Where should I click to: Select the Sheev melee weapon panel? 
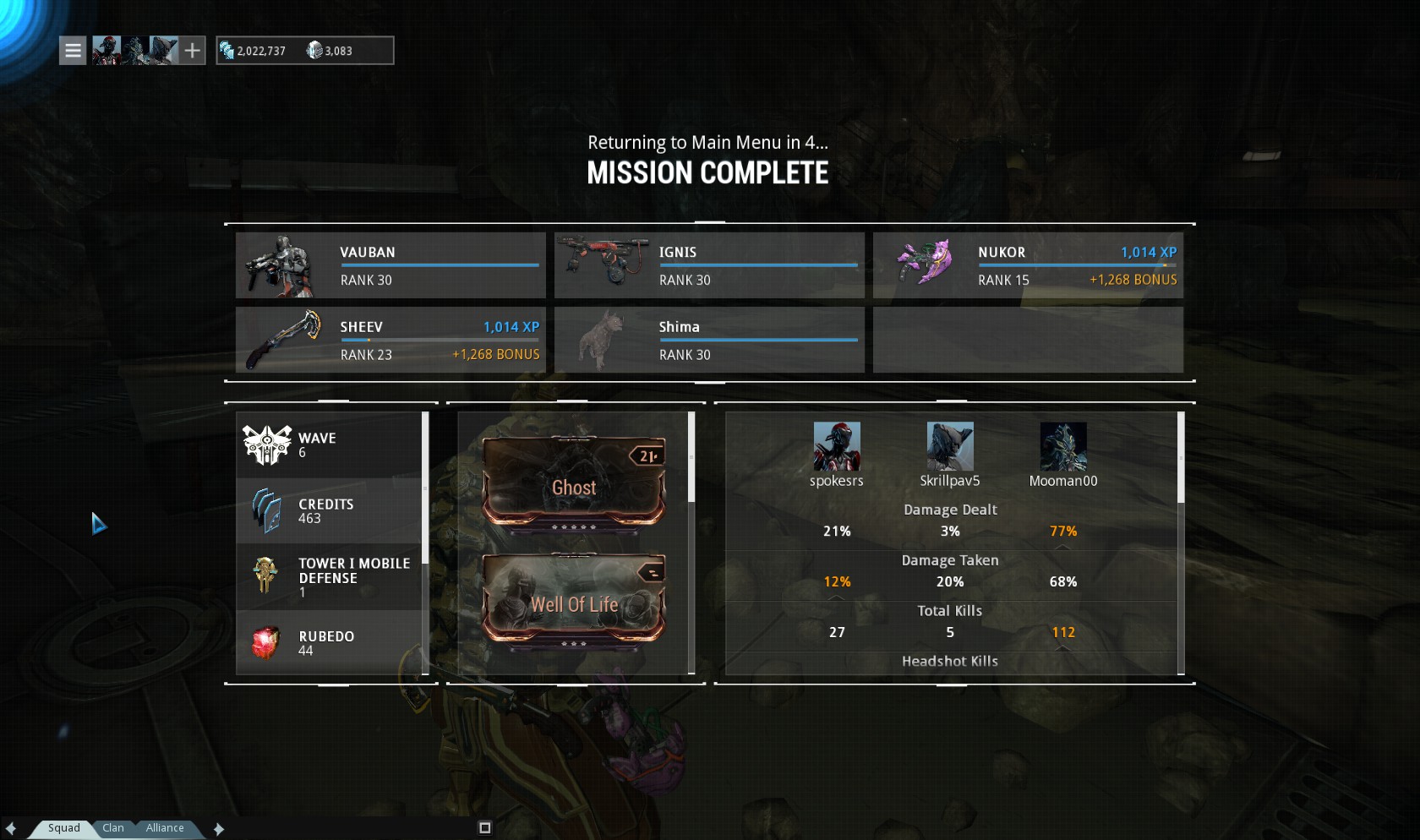click(x=390, y=340)
